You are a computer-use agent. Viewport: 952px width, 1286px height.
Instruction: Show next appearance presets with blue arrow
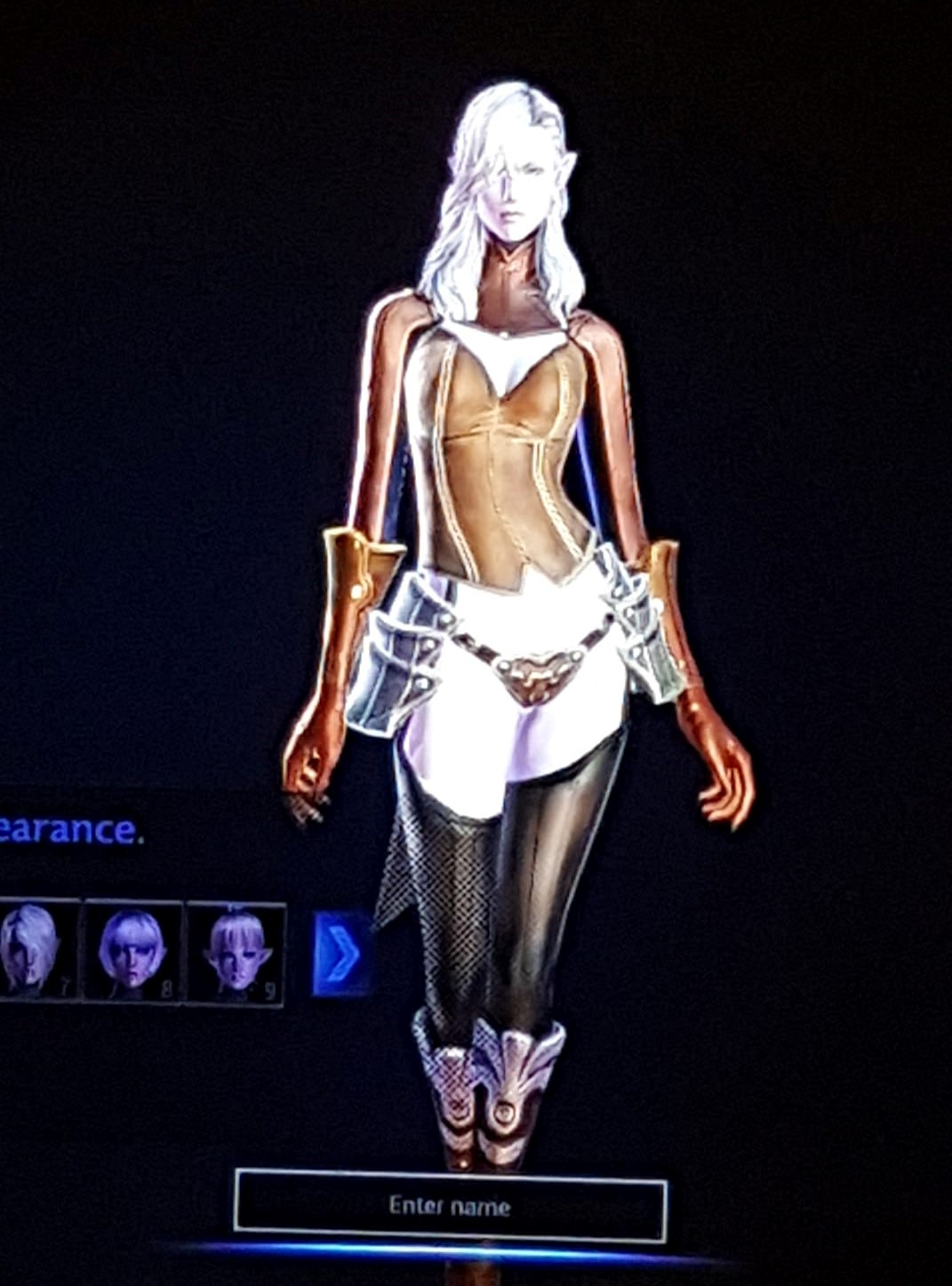pyautogui.click(x=341, y=953)
